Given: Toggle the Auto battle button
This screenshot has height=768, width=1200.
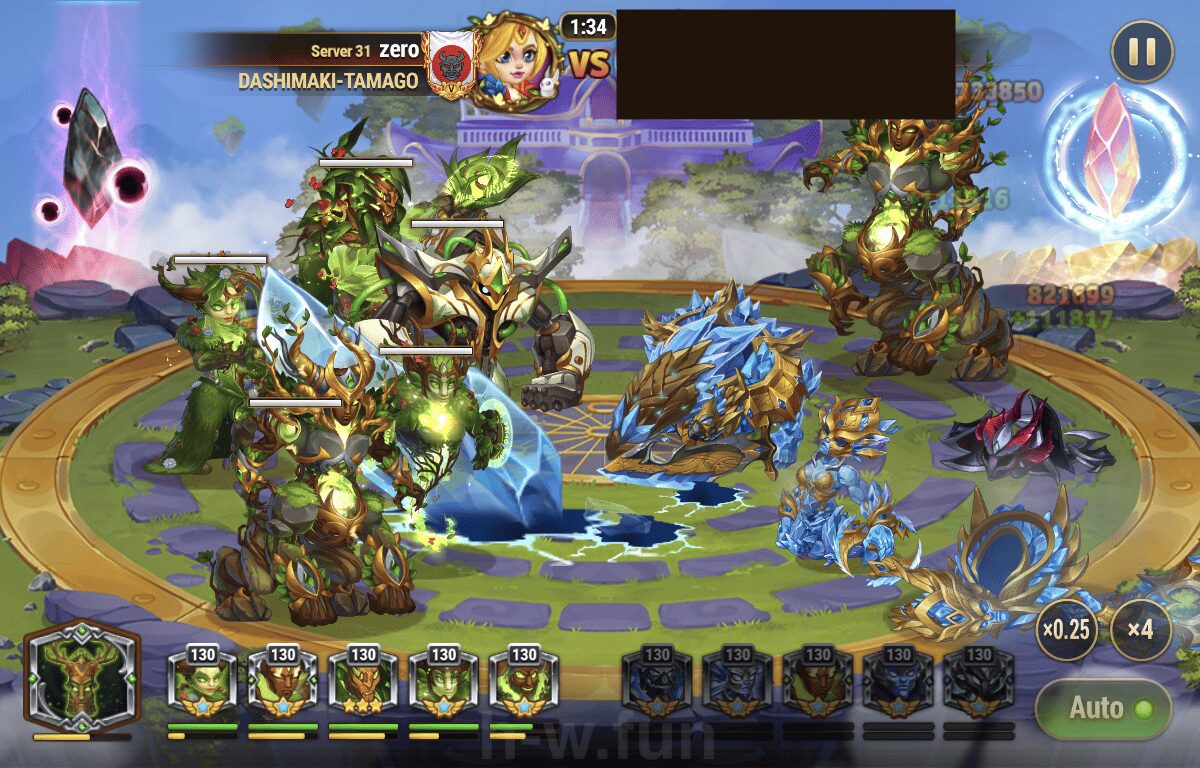Looking at the screenshot, I should [x=1103, y=709].
